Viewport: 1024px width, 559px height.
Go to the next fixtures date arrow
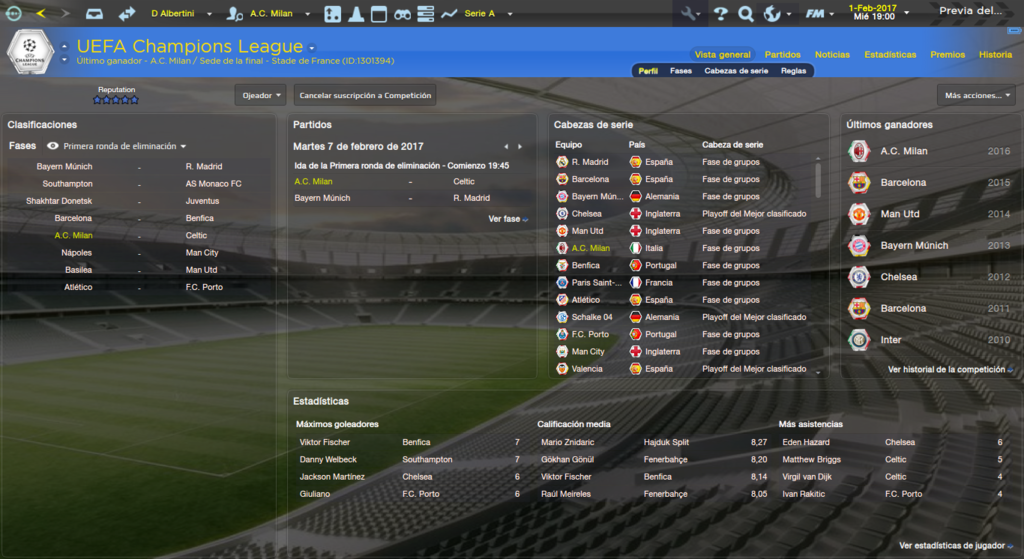(x=520, y=147)
